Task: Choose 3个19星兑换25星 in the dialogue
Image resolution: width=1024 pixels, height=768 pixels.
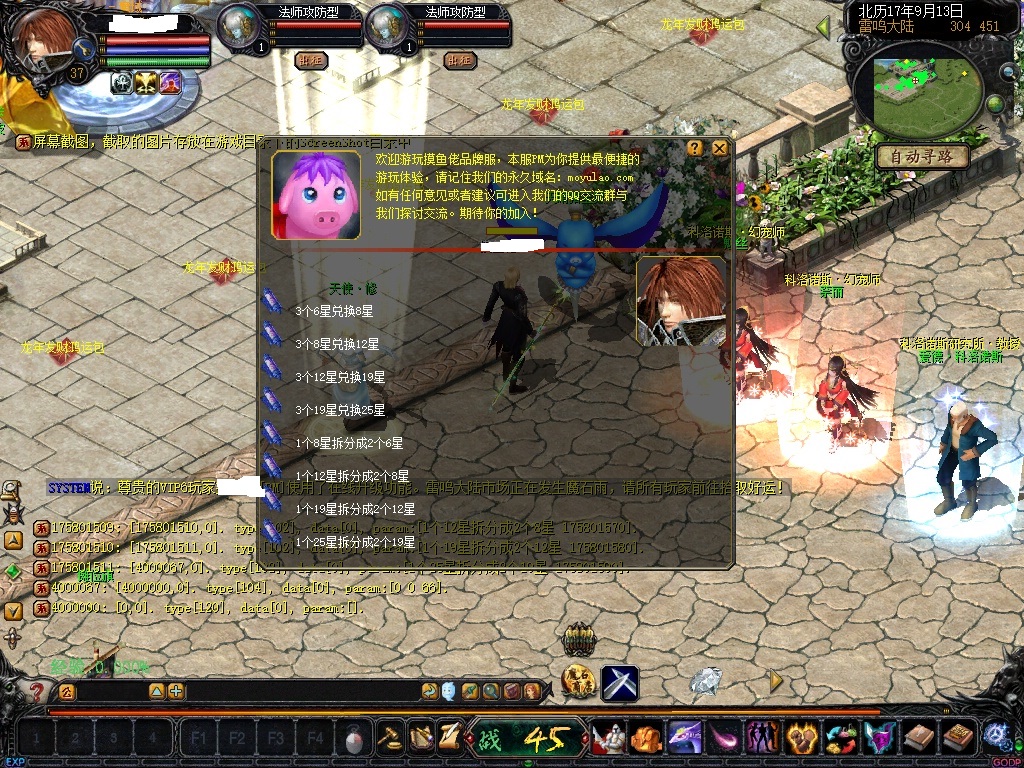Action: (340, 410)
